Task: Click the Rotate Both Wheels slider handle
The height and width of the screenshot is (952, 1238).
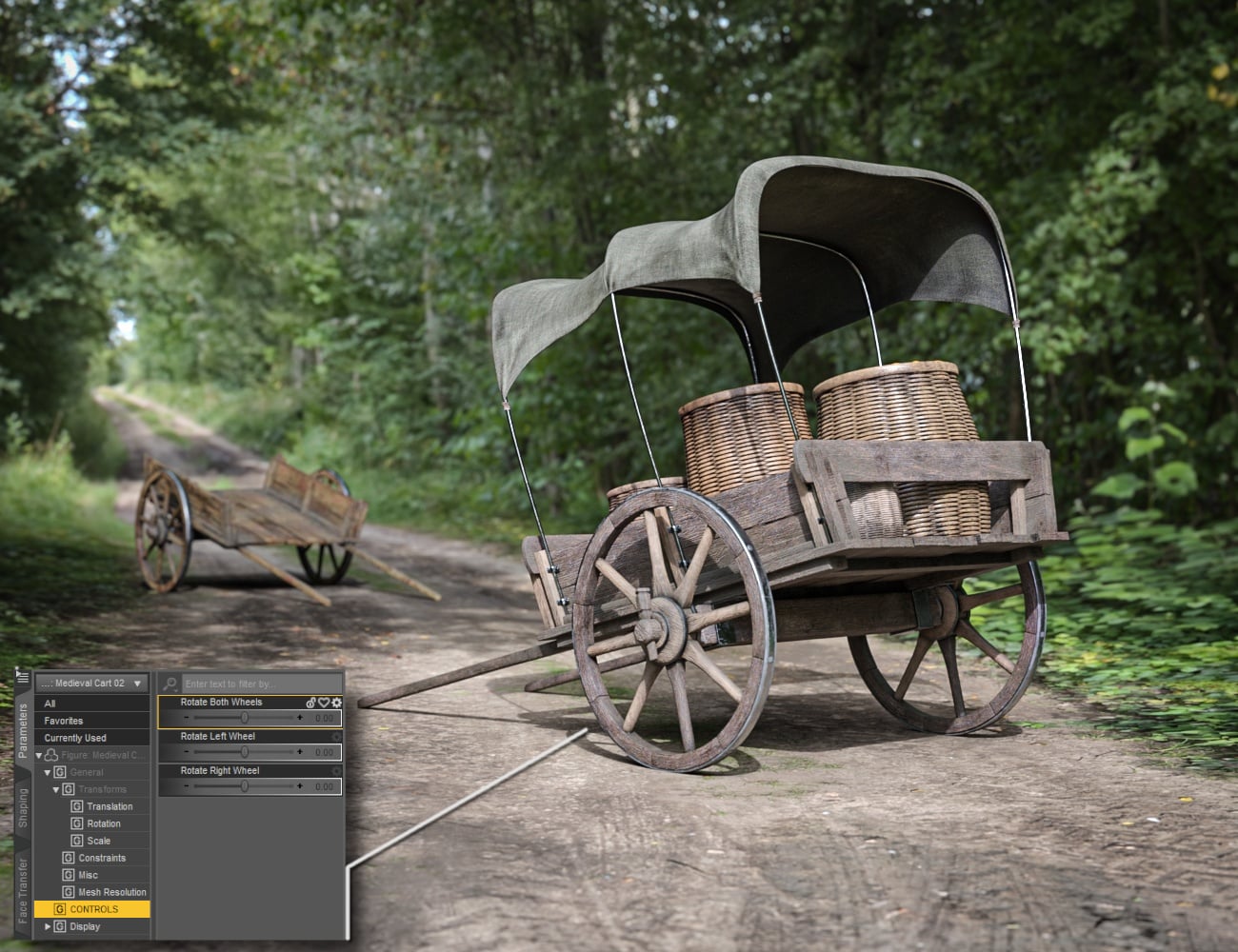Action: pos(245,718)
